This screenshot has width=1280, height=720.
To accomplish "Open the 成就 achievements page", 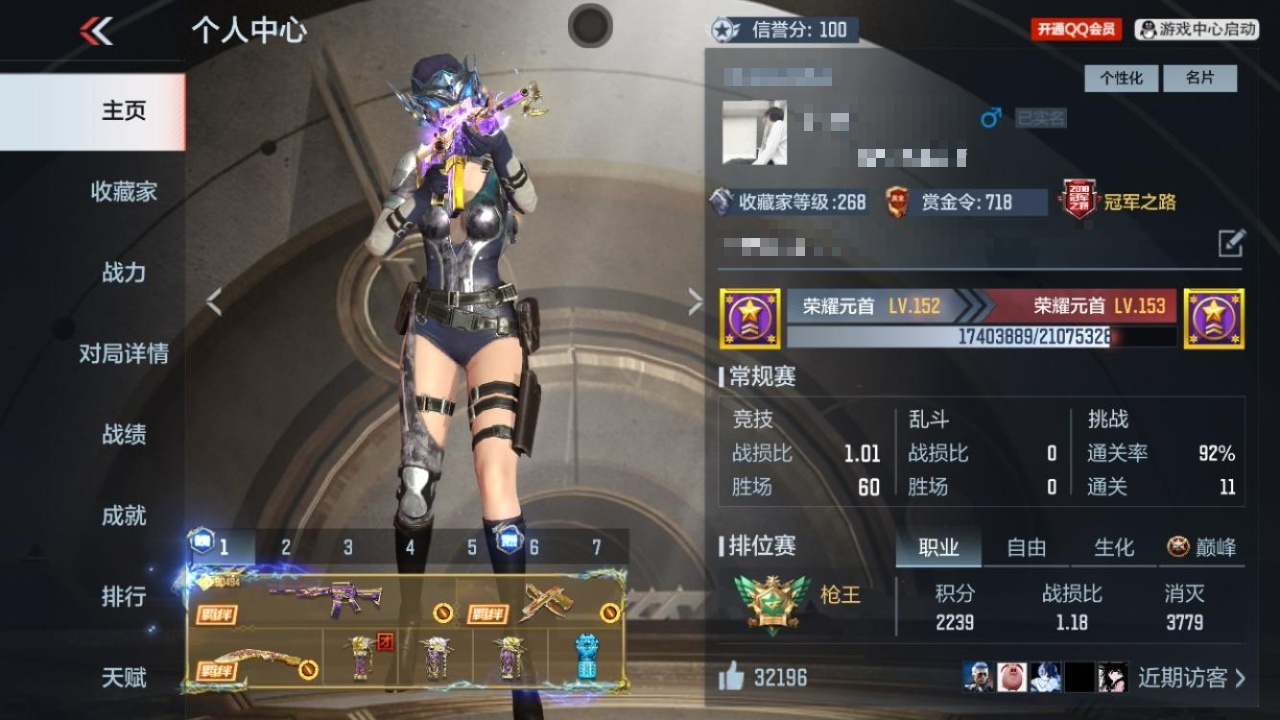I will pos(124,515).
